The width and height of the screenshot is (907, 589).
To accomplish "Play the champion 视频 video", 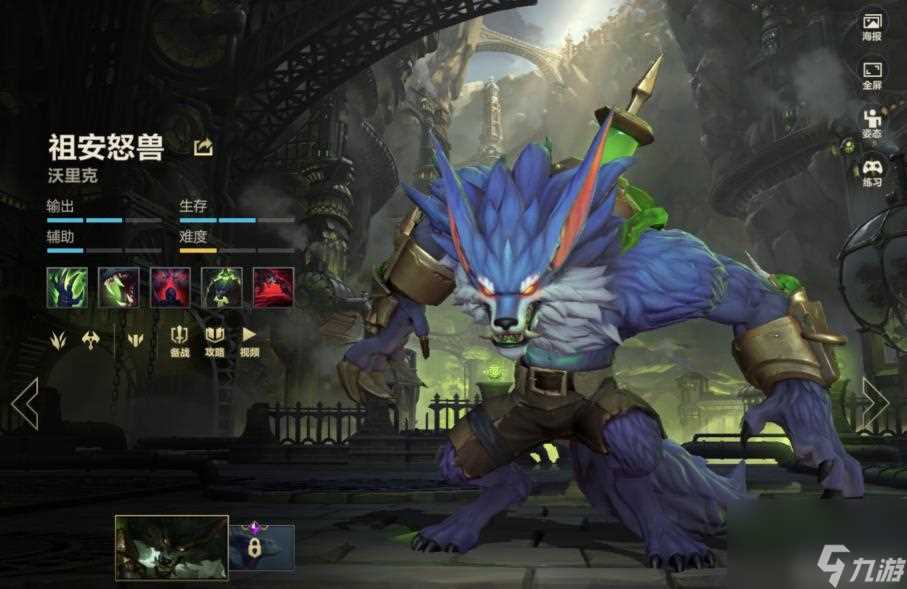I will point(249,339).
